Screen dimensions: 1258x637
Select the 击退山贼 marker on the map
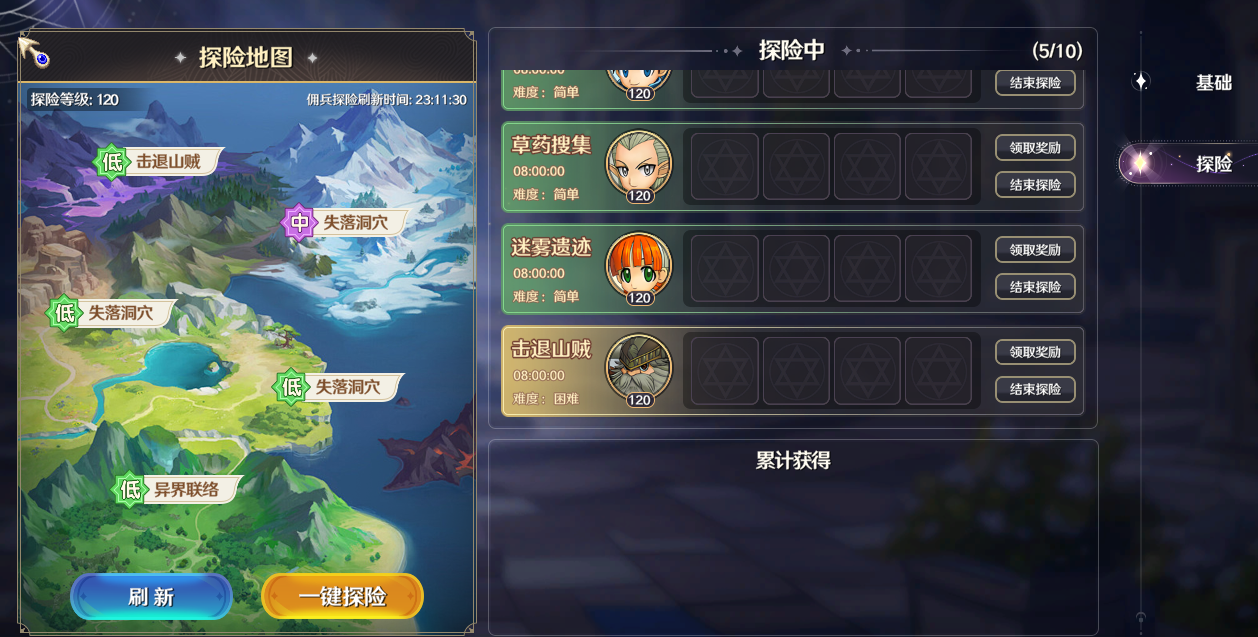click(x=160, y=161)
